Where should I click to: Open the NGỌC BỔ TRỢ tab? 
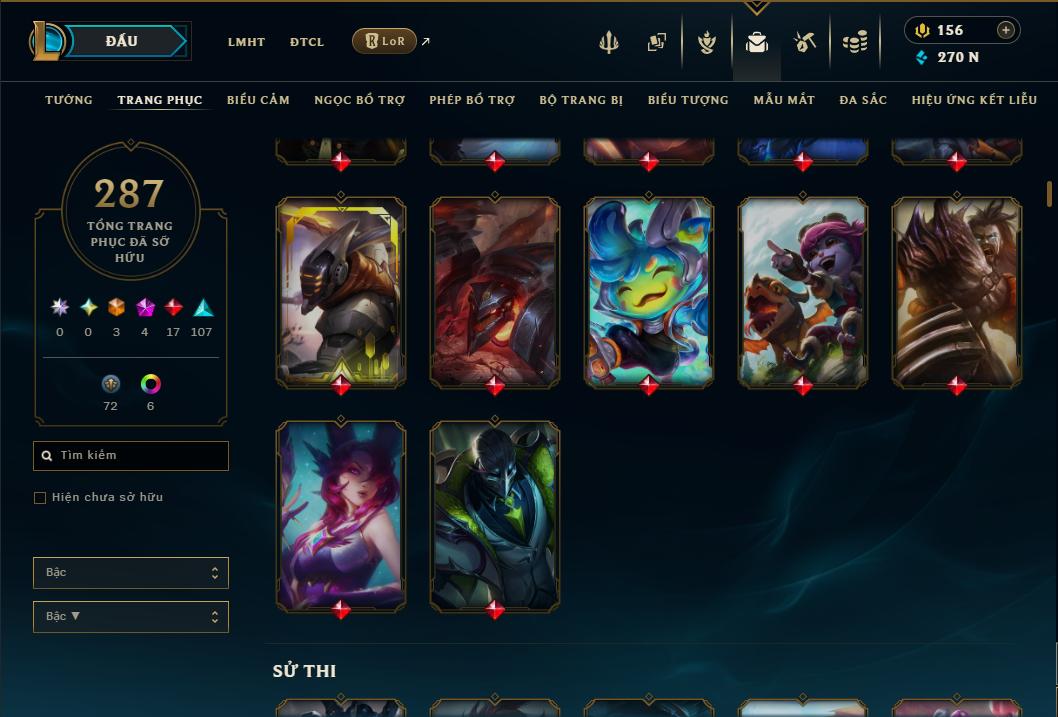359,100
